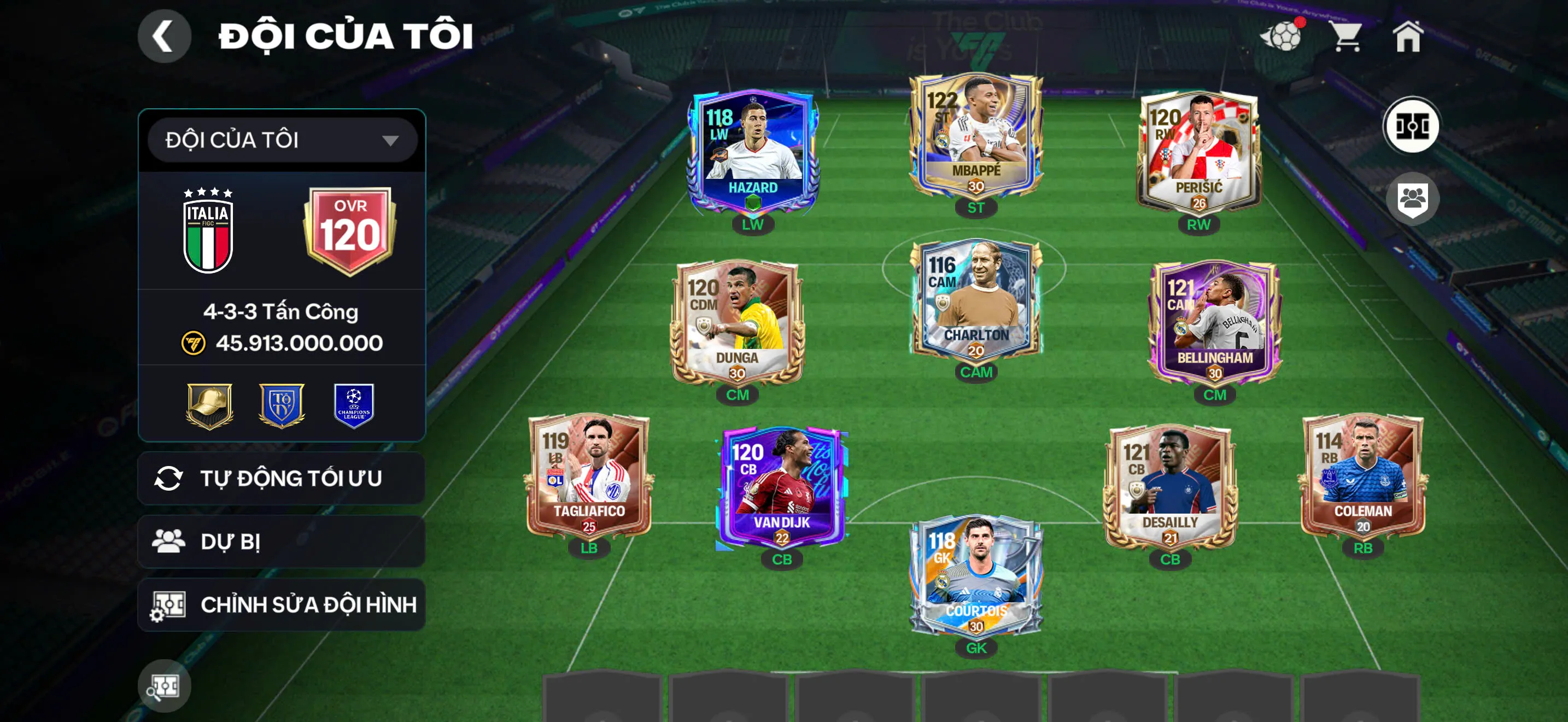Go back with the arrow button
This screenshot has width=1568, height=722.
(163, 36)
